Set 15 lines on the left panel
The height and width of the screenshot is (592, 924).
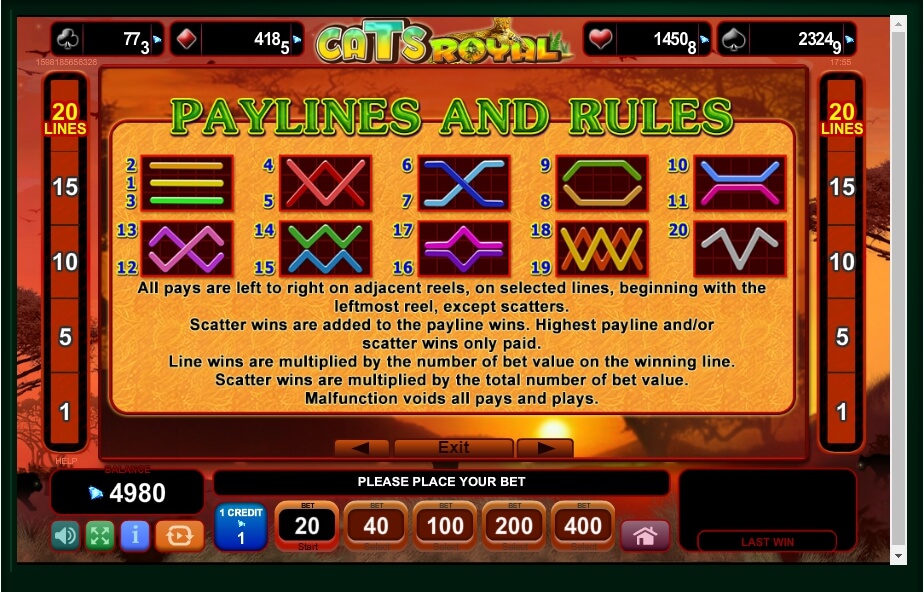point(64,187)
